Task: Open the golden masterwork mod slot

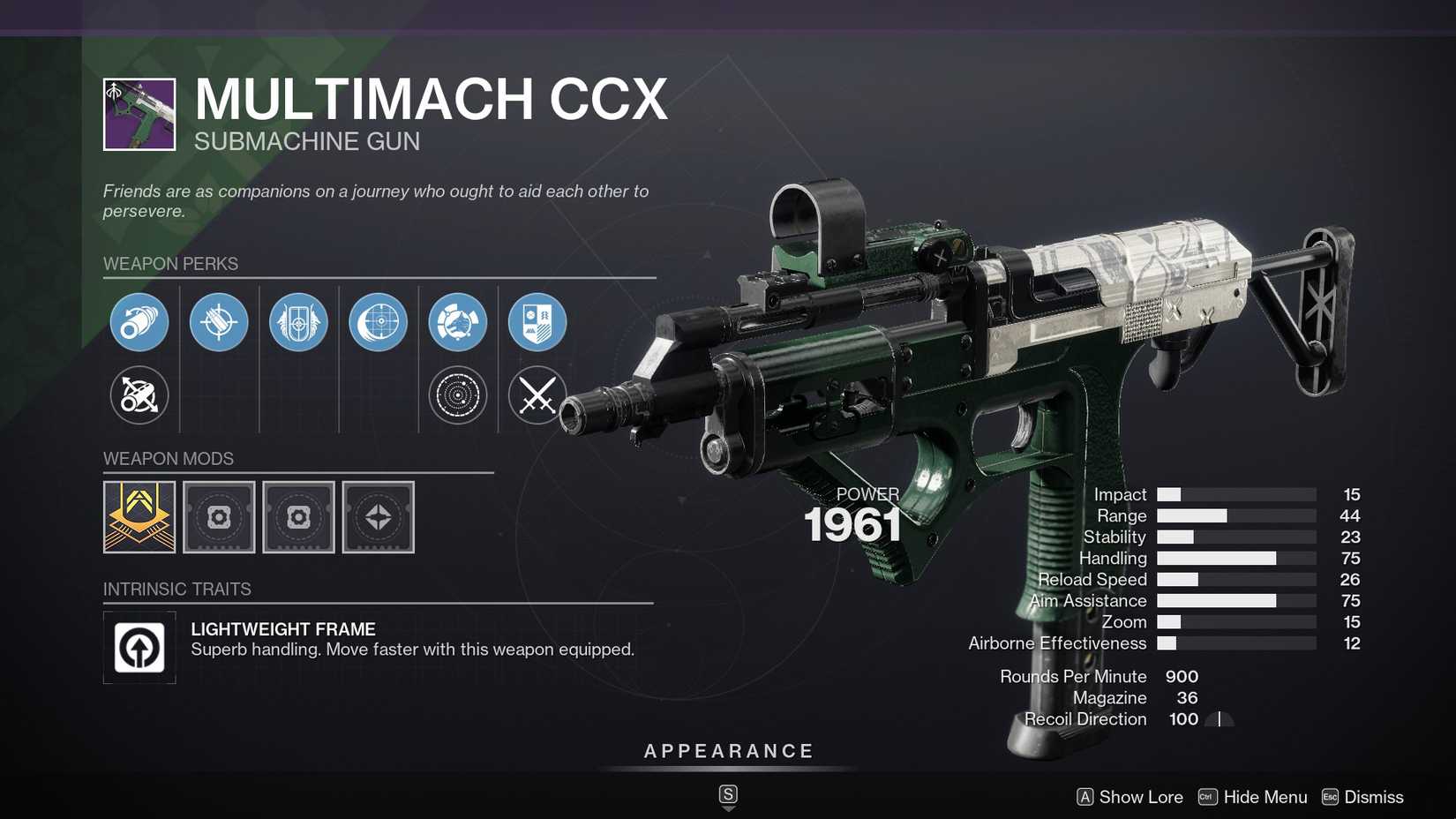Action: (x=139, y=517)
